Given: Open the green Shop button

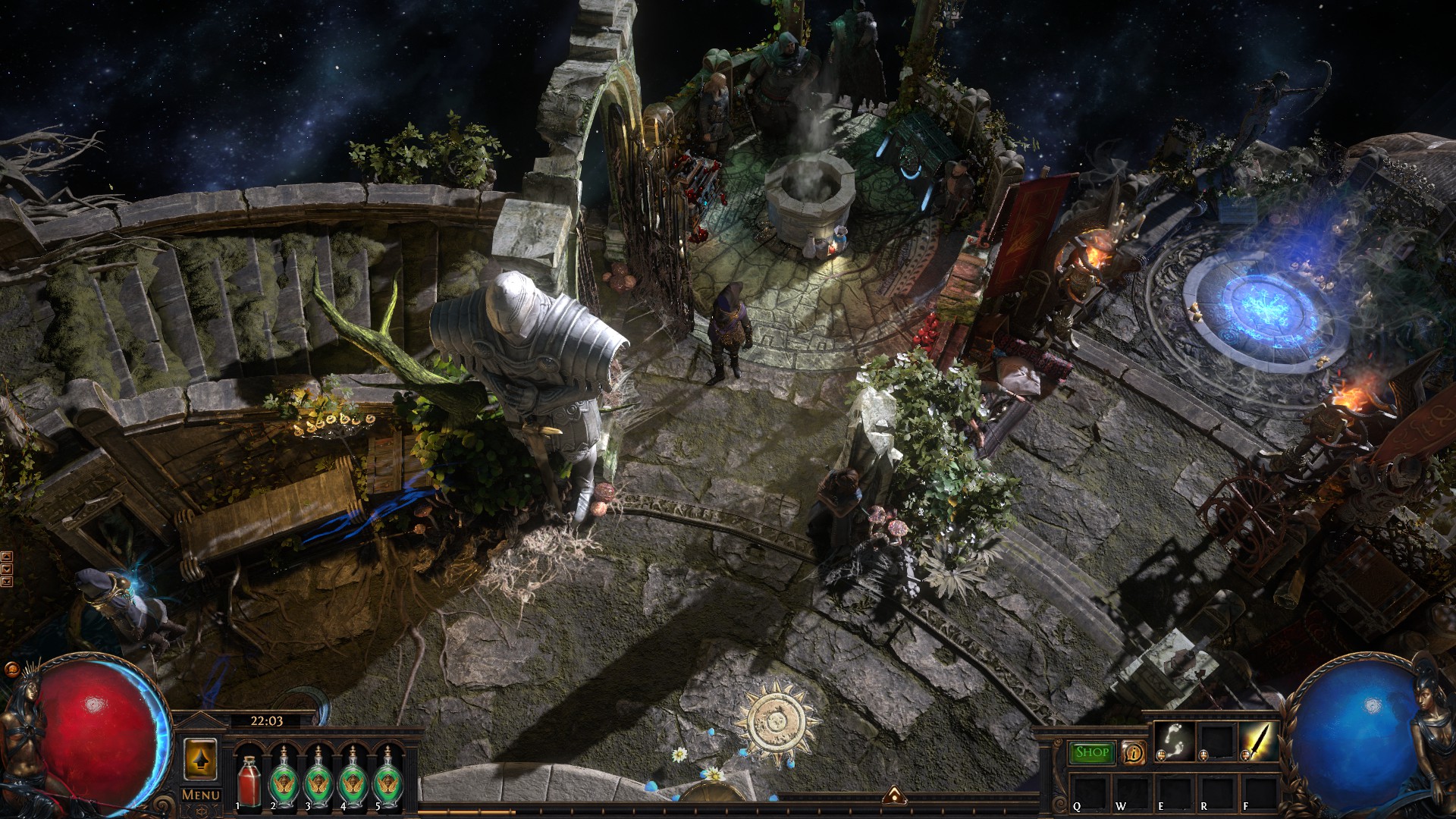Looking at the screenshot, I should pyautogui.click(x=1091, y=752).
